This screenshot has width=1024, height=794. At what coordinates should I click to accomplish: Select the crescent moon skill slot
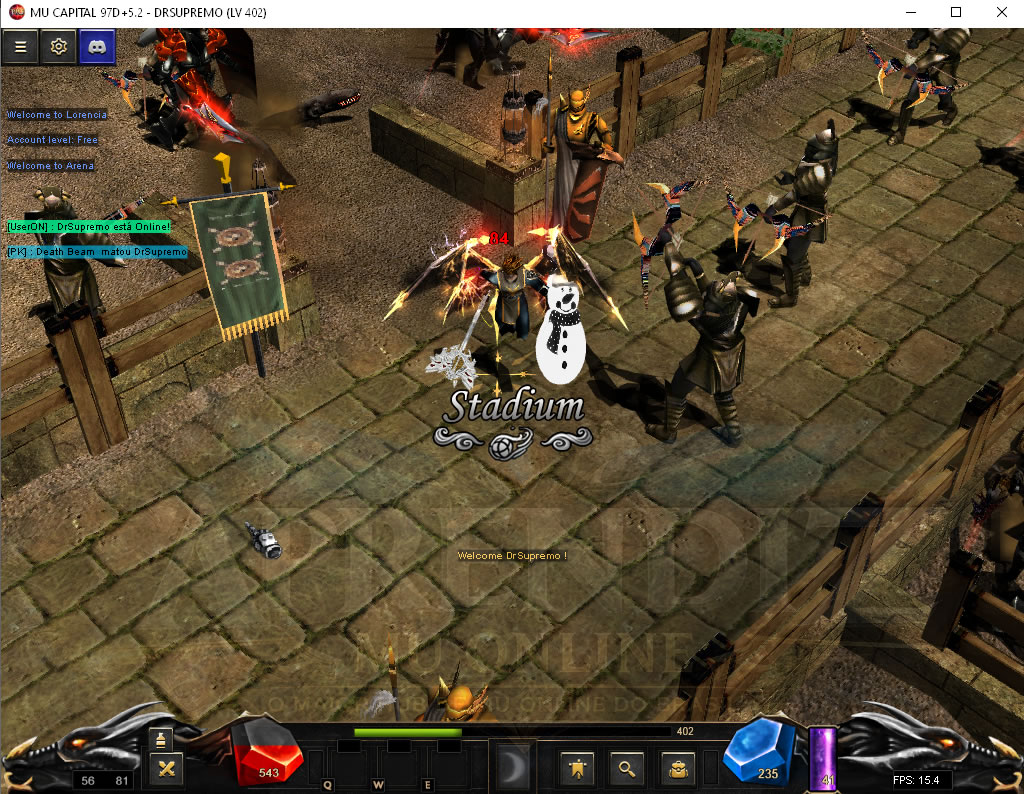point(516,765)
